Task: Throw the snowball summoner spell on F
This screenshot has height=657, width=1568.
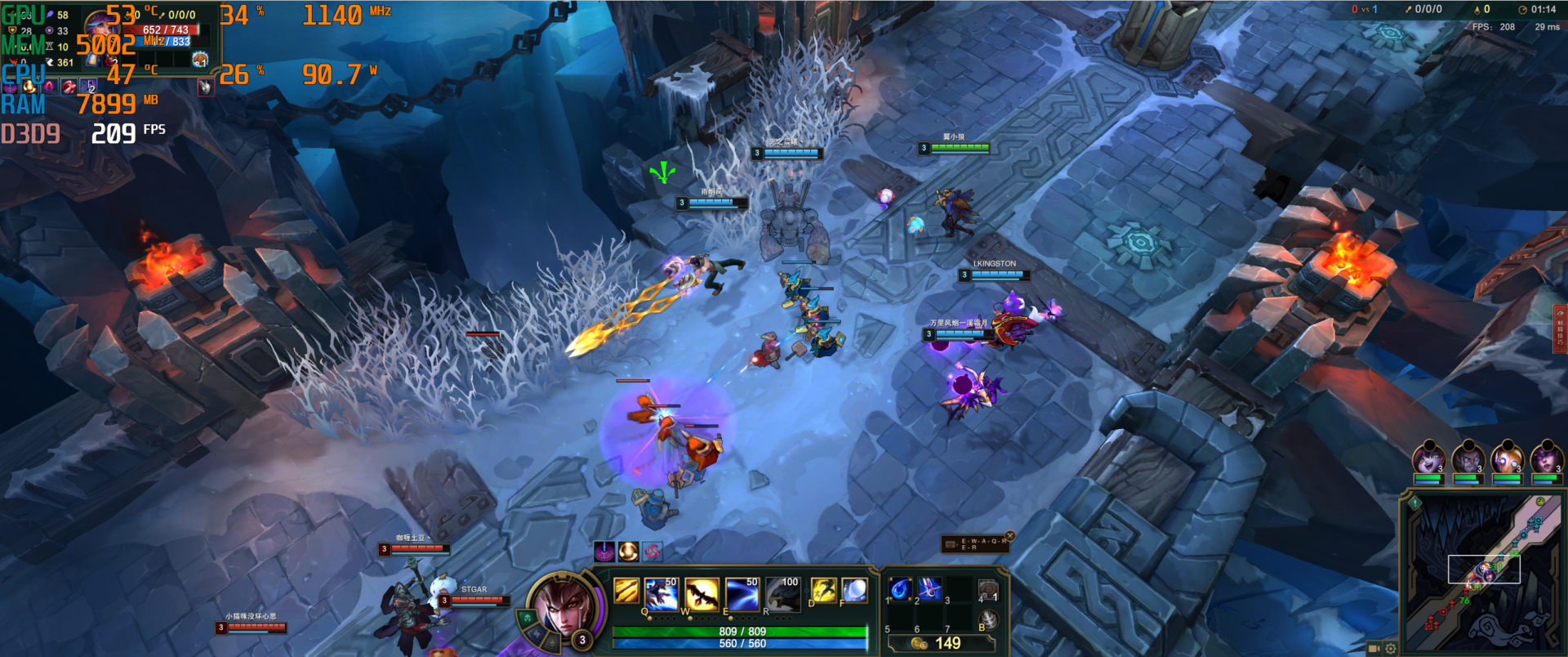Action: 854,589
